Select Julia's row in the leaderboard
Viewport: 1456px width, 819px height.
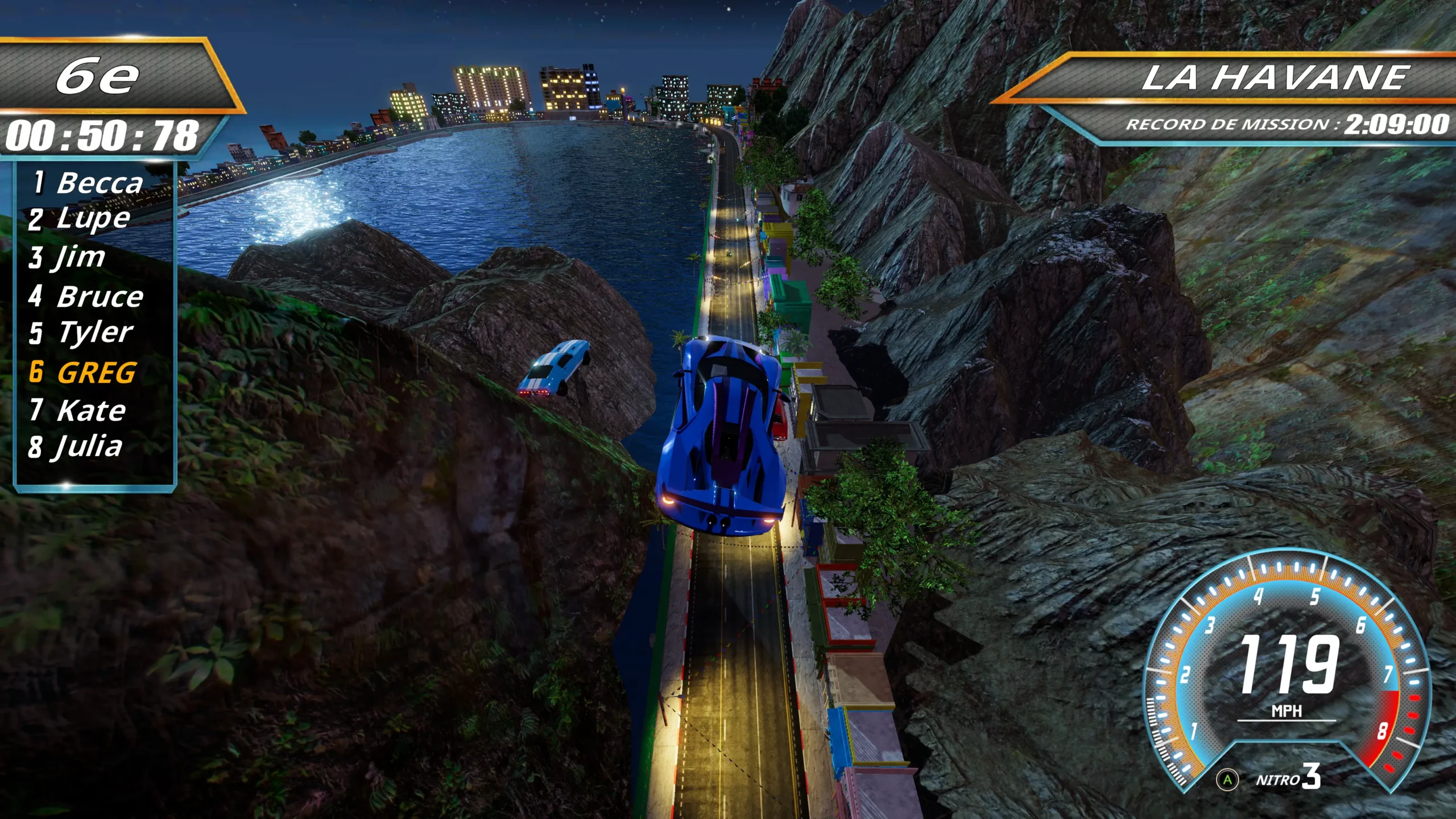(x=76, y=447)
